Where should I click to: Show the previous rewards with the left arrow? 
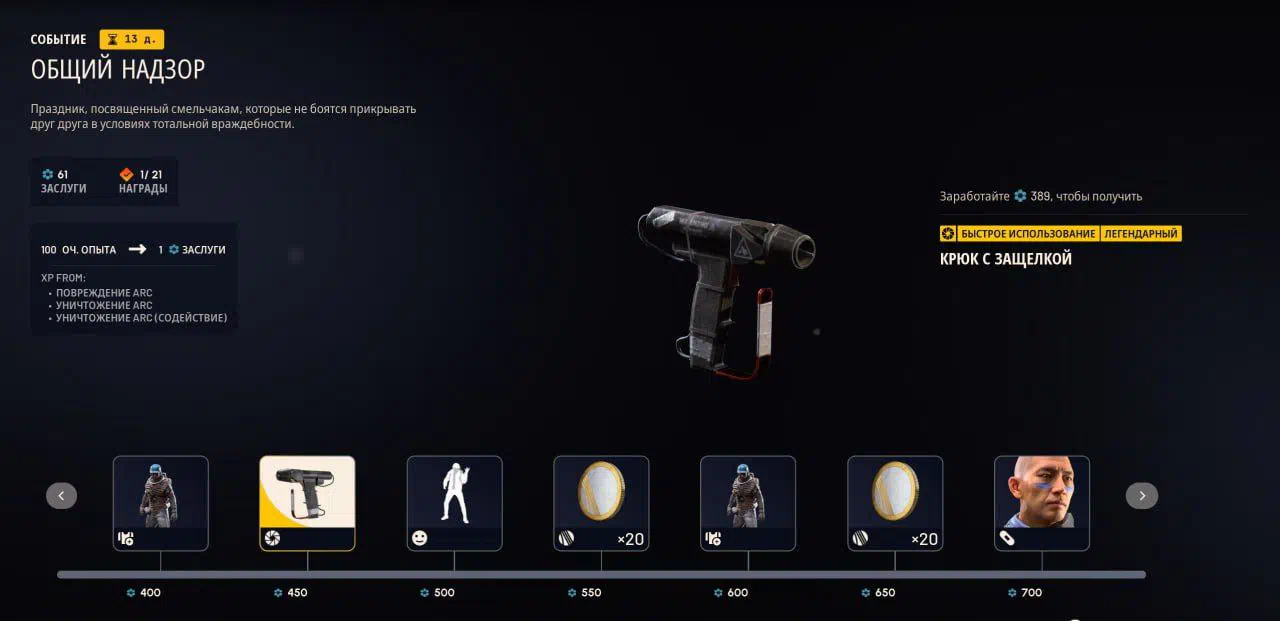(61, 495)
